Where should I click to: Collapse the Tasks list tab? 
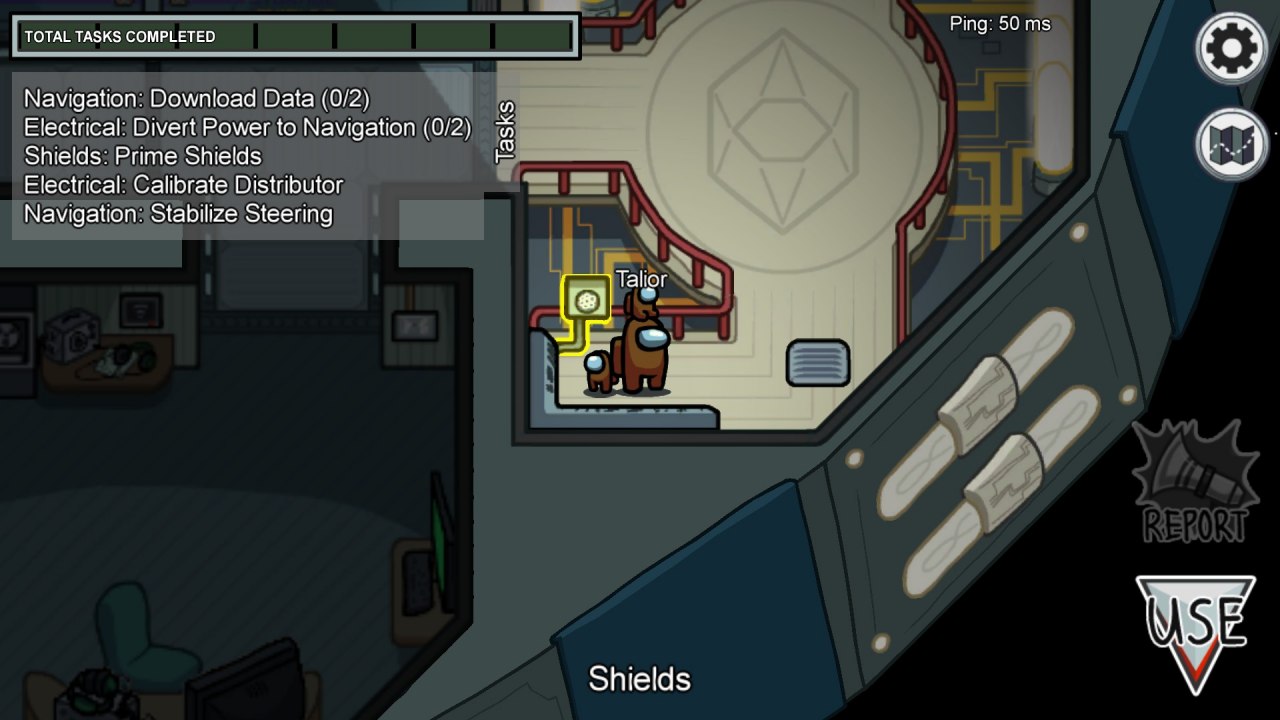505,131
